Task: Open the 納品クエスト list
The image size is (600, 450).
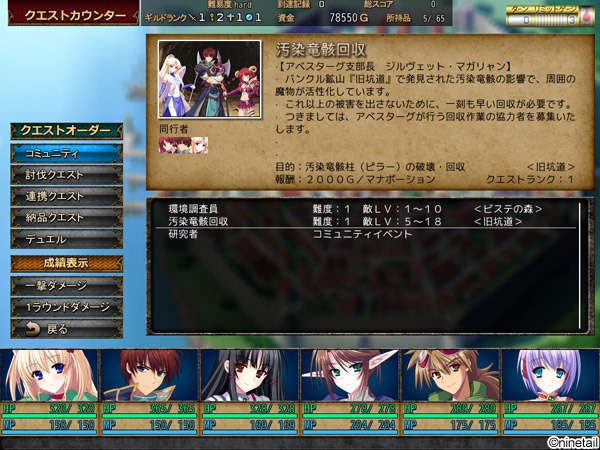Action: (67, 218)
